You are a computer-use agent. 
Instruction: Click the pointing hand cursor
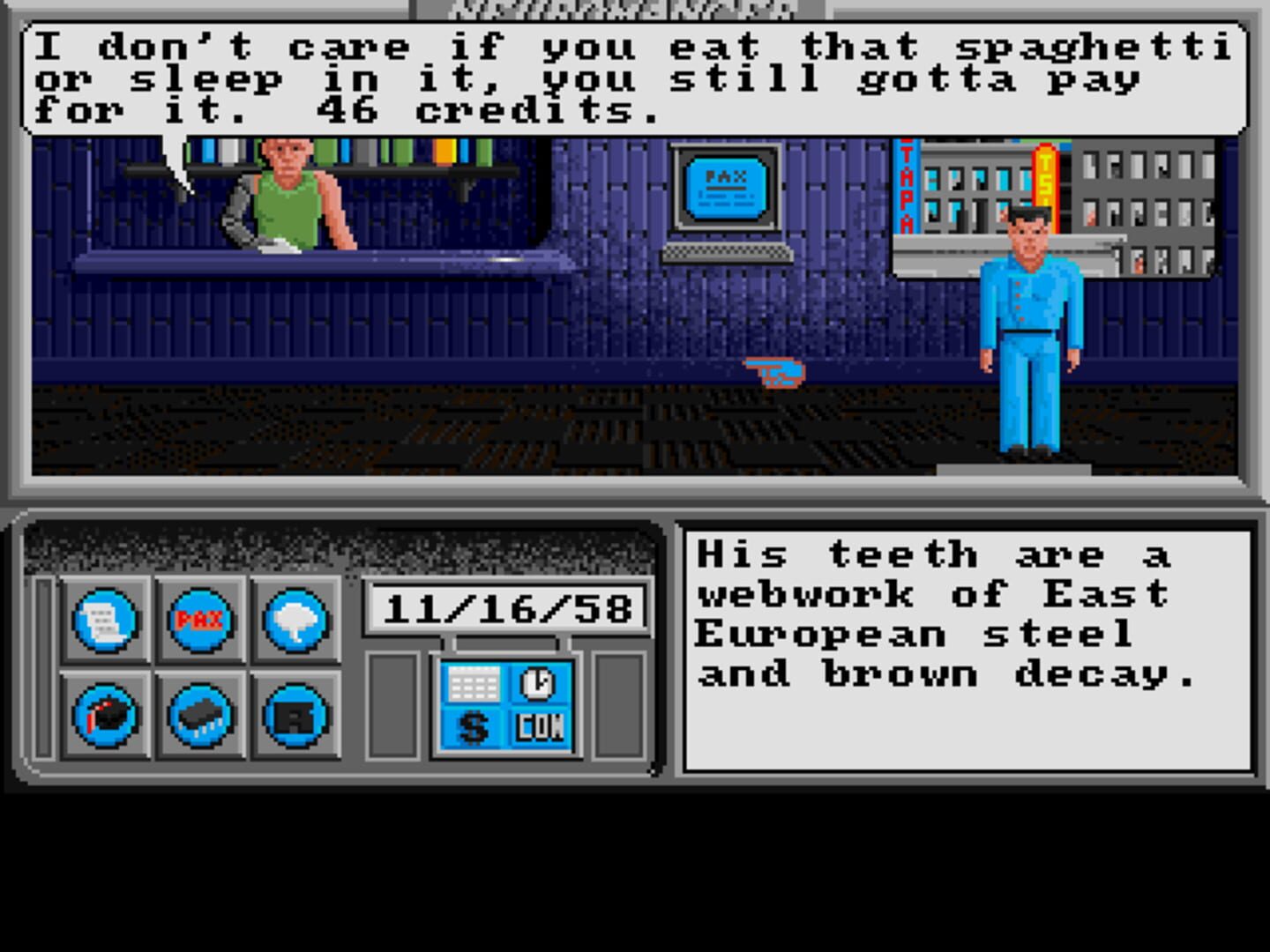click(x=774, y=372)
